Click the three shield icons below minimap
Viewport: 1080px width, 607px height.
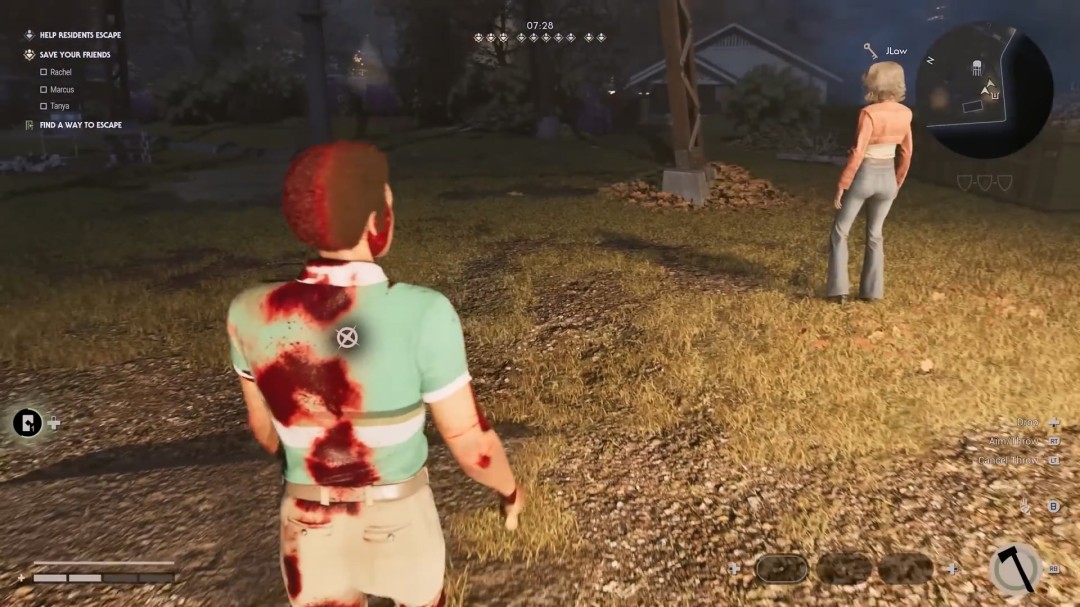coord(984,182)
